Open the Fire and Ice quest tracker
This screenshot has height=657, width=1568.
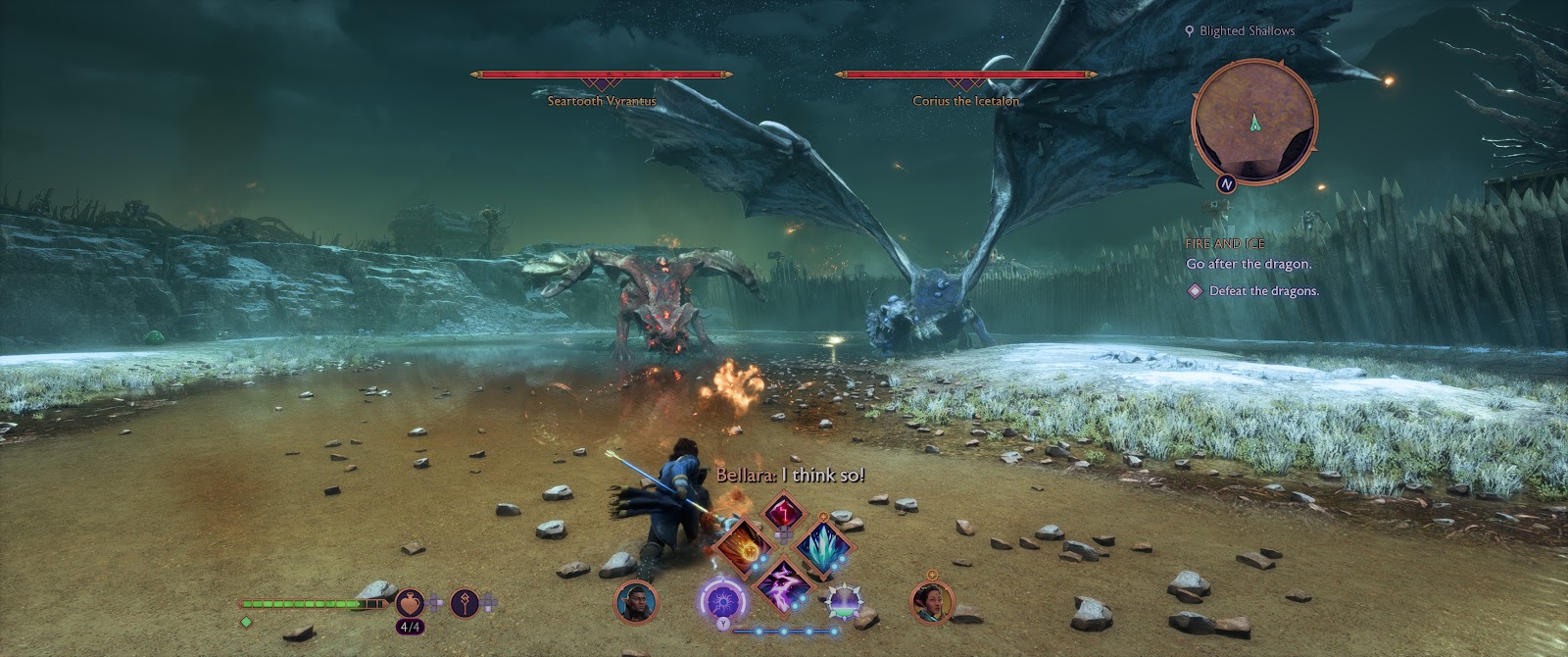pyautogui.click(x=1225, y=243)
